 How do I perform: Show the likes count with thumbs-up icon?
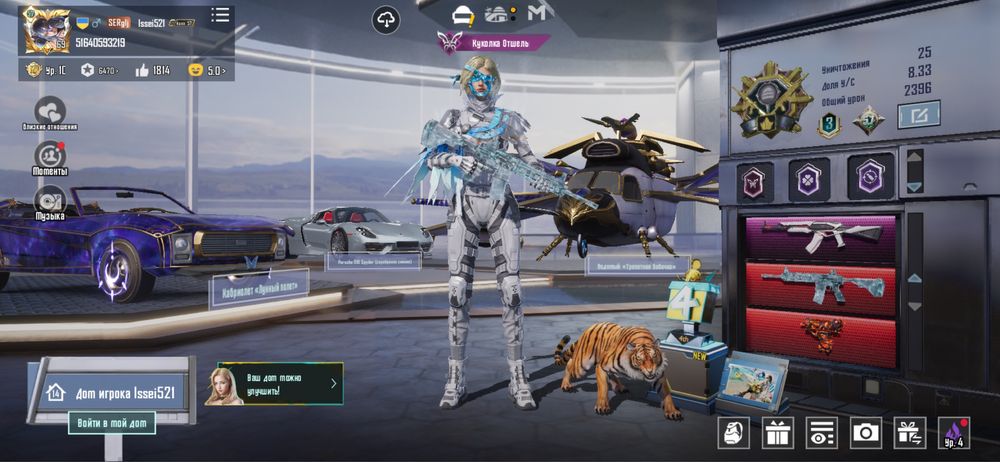pyautogui.click(x=152, y=70)
